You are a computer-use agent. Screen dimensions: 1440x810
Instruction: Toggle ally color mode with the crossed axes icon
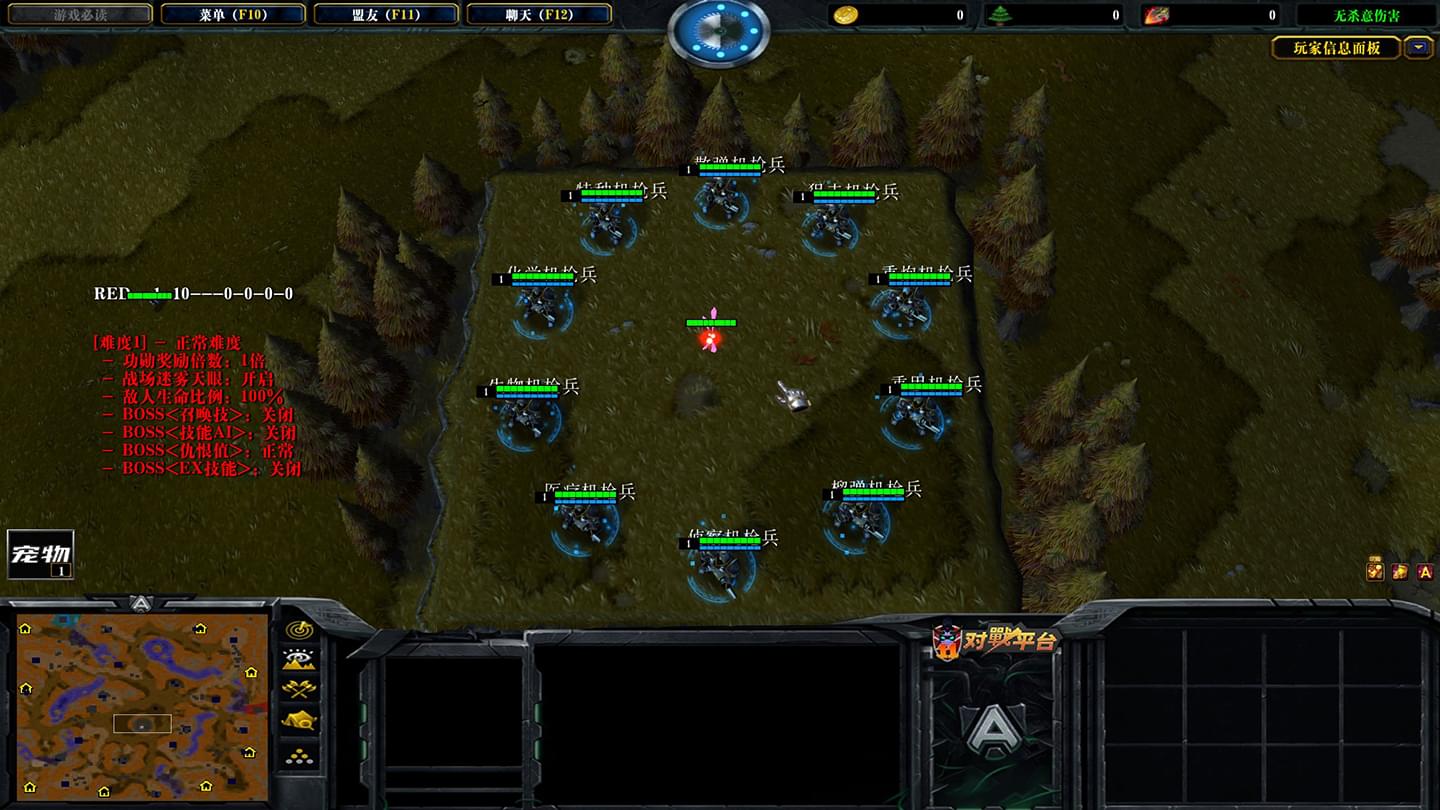299,689
